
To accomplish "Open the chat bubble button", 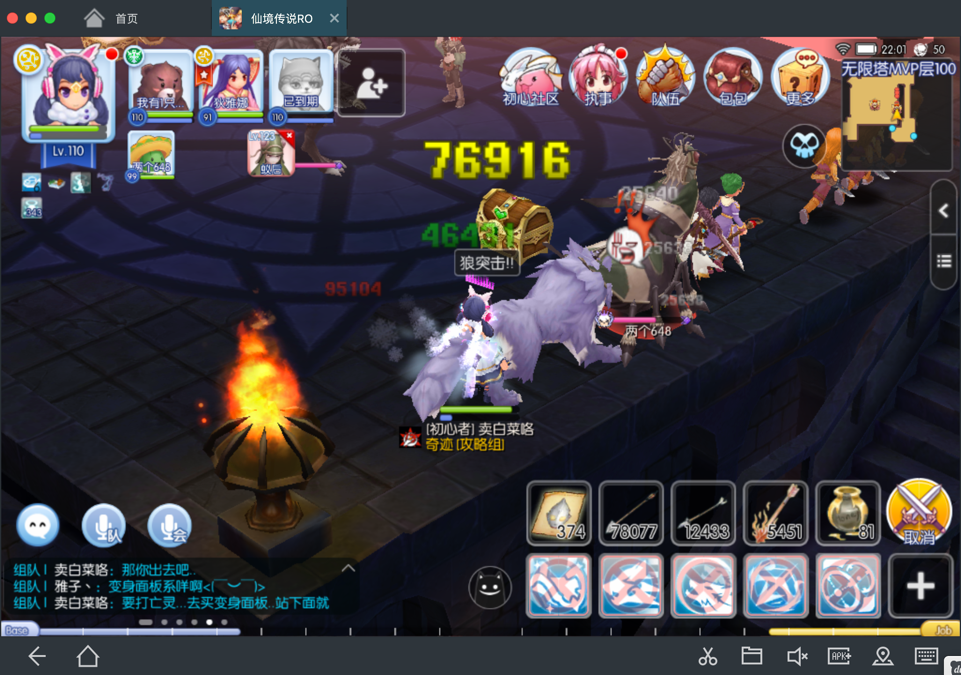I will (38, 526).
